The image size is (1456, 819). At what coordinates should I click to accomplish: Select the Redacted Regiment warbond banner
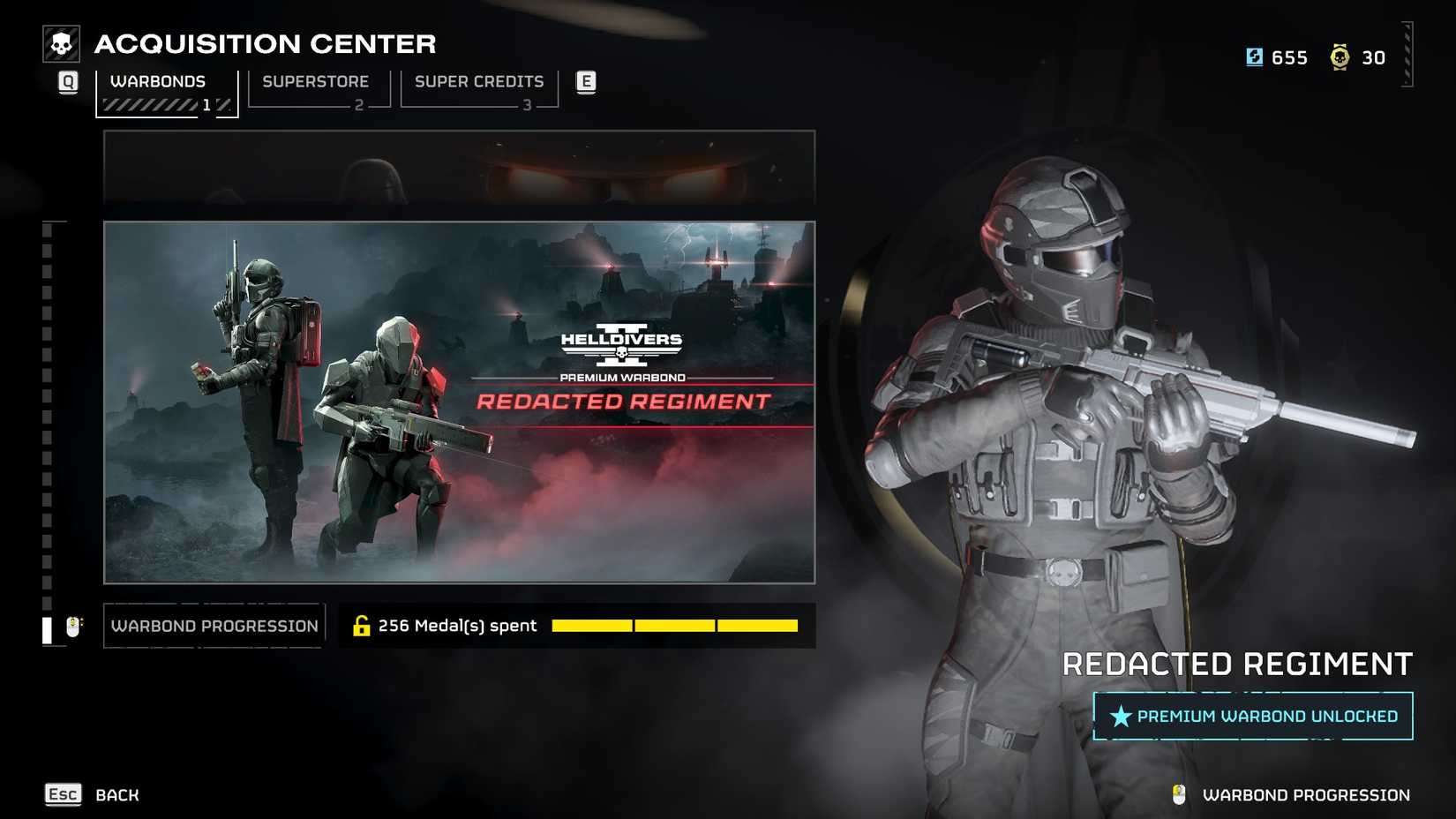[459, 402]
